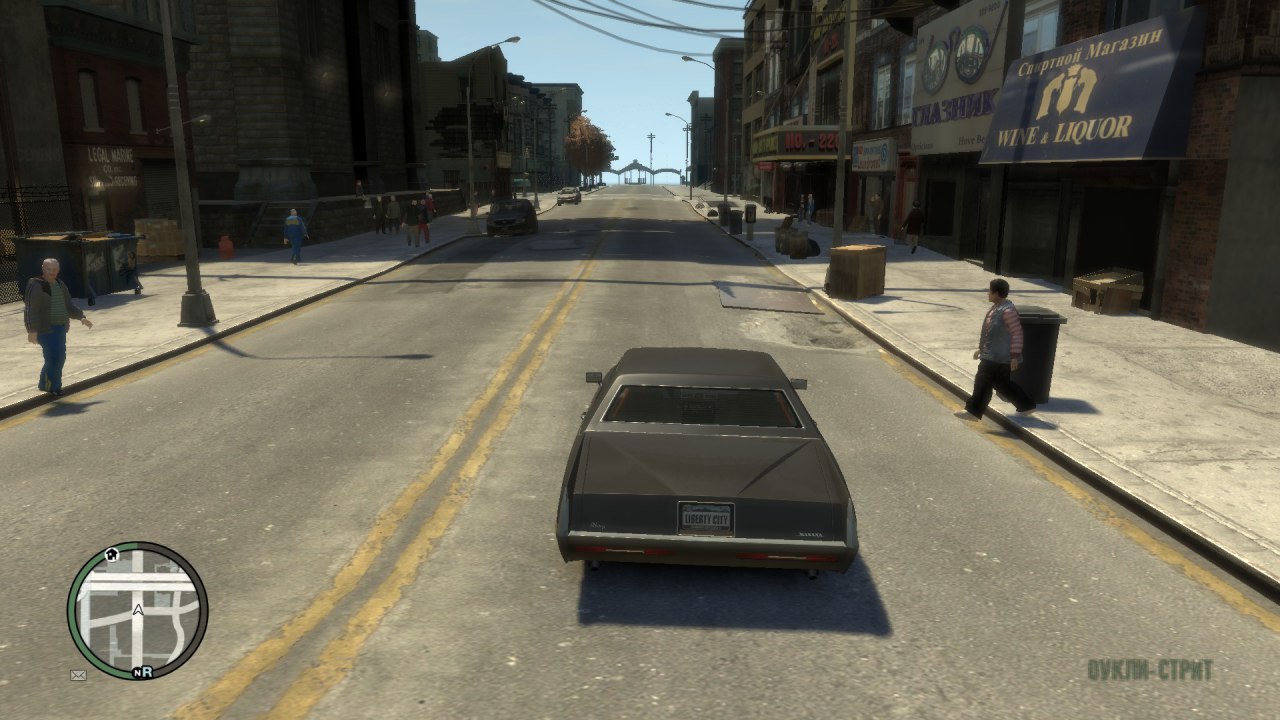Viewport: 1280px width, 720px height.
Task: Click the circular radar minimap
Action: [137, 611]
